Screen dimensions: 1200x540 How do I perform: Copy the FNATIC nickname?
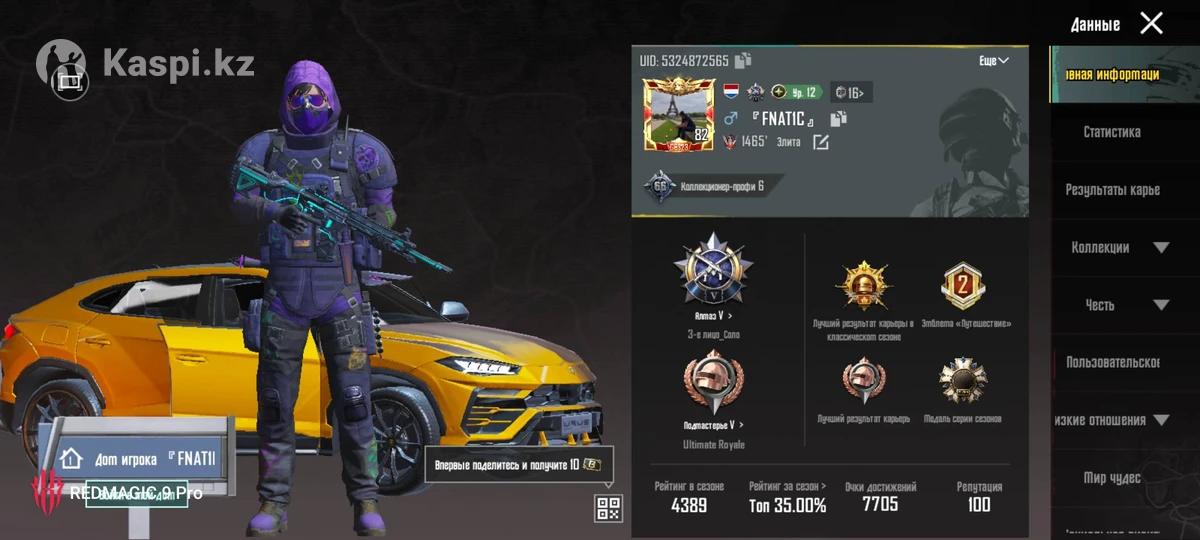click(838, 119)
